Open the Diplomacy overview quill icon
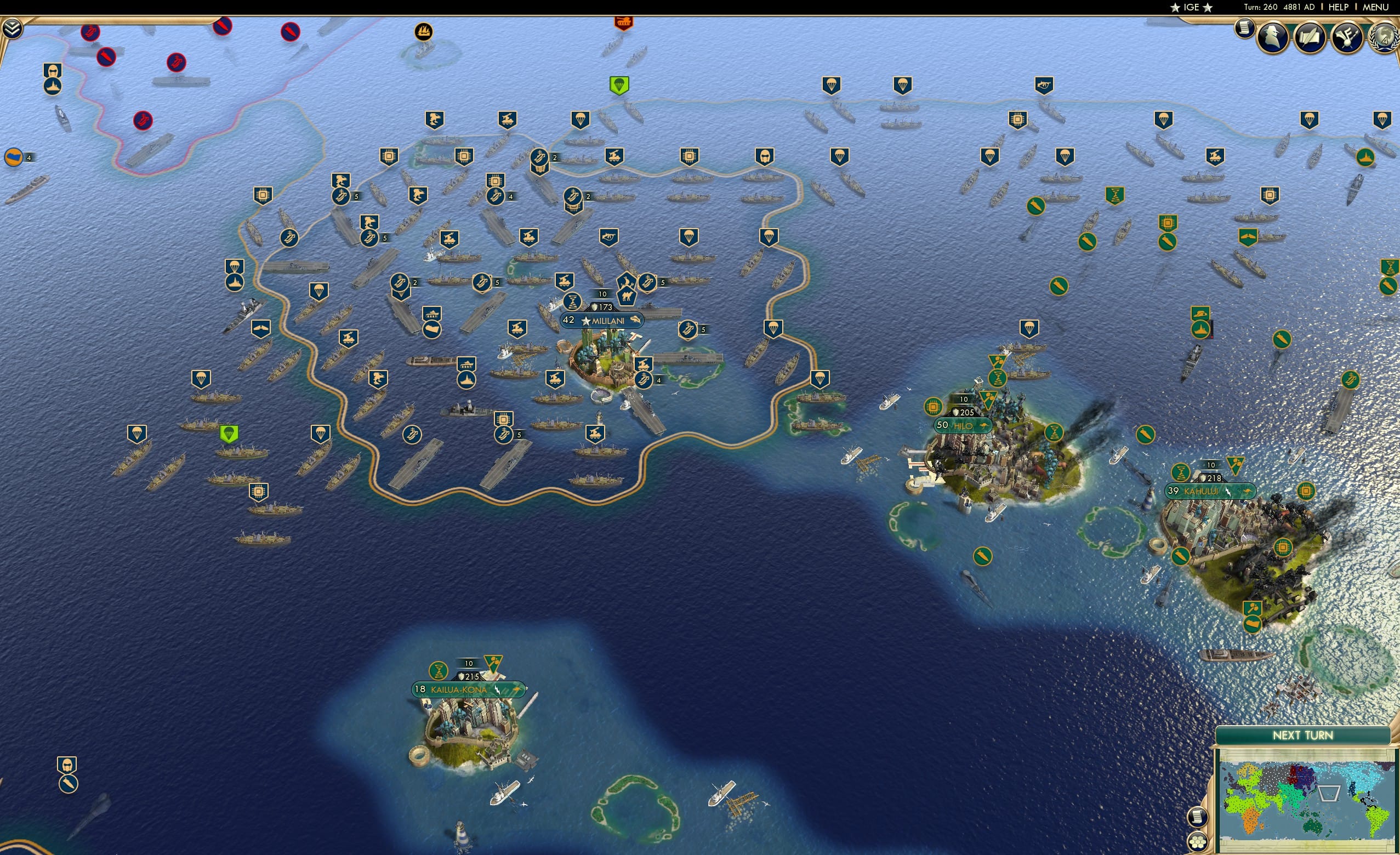 [1309, 37]
